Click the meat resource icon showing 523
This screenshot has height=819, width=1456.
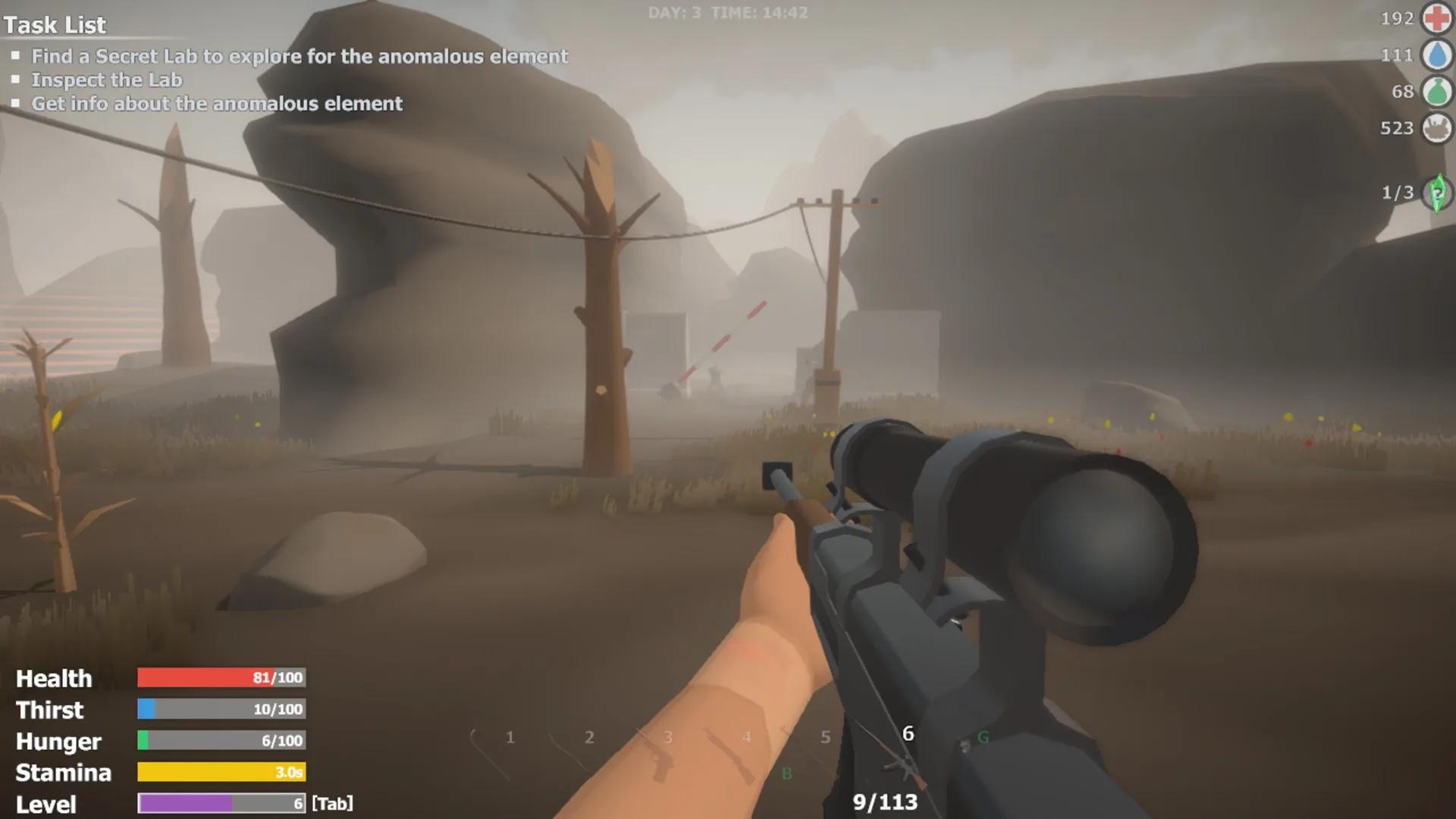tap(1436, 129)
